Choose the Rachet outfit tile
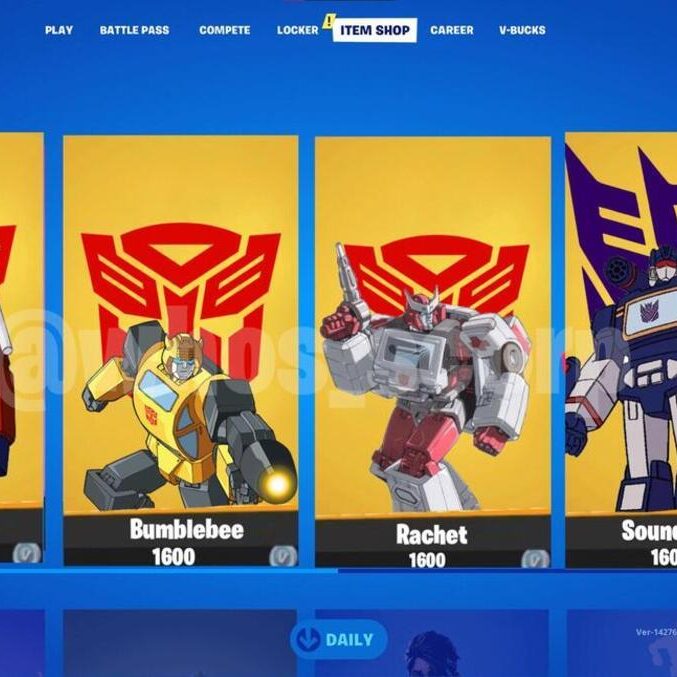The width and height of the screenshot is (677, 677). pos(432,350)
